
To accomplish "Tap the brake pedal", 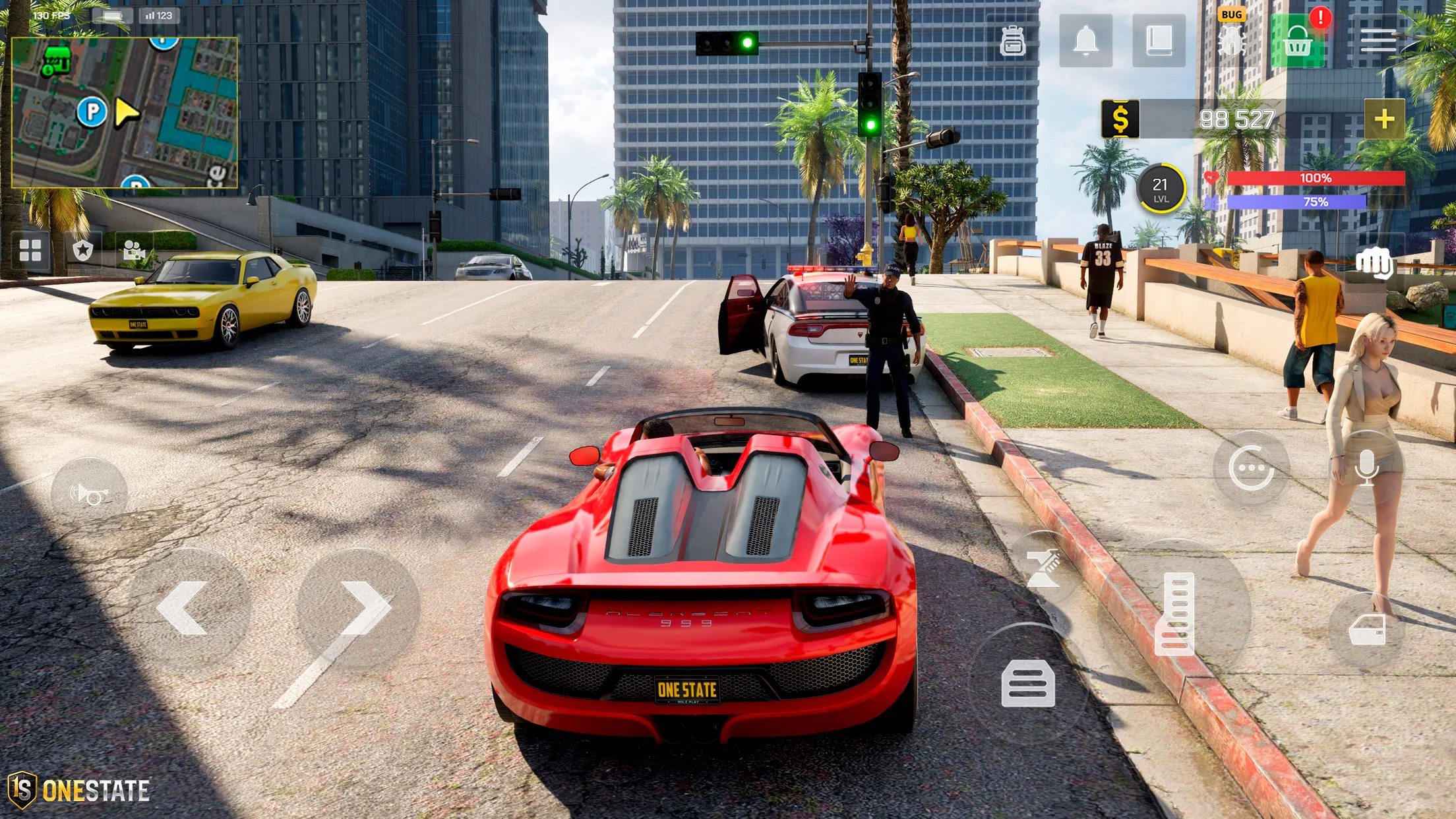I will (x=1027, y=683).
